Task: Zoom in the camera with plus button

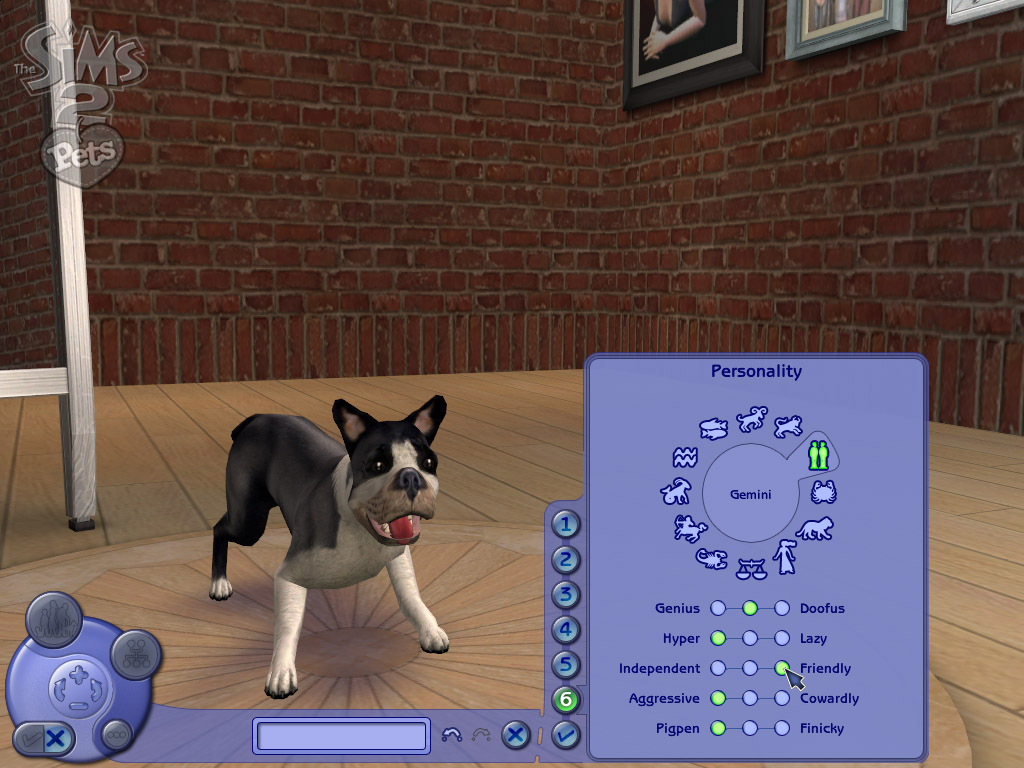Action: tap(78, 676)
